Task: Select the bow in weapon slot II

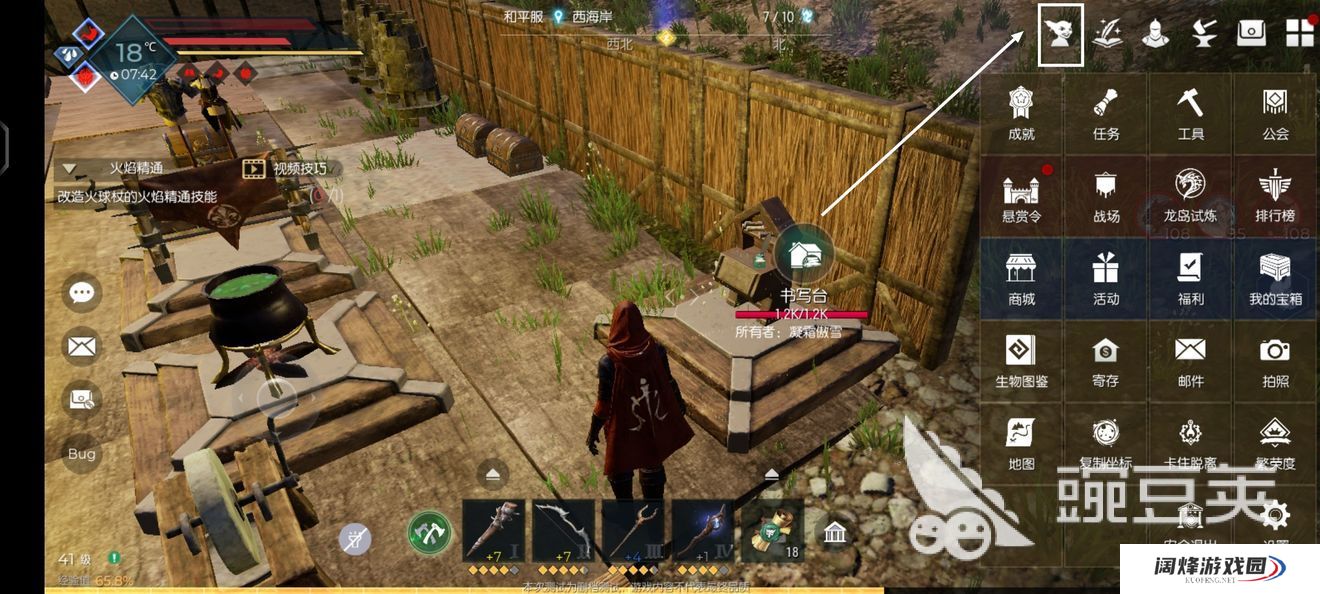Action: (x=562, y=531)
